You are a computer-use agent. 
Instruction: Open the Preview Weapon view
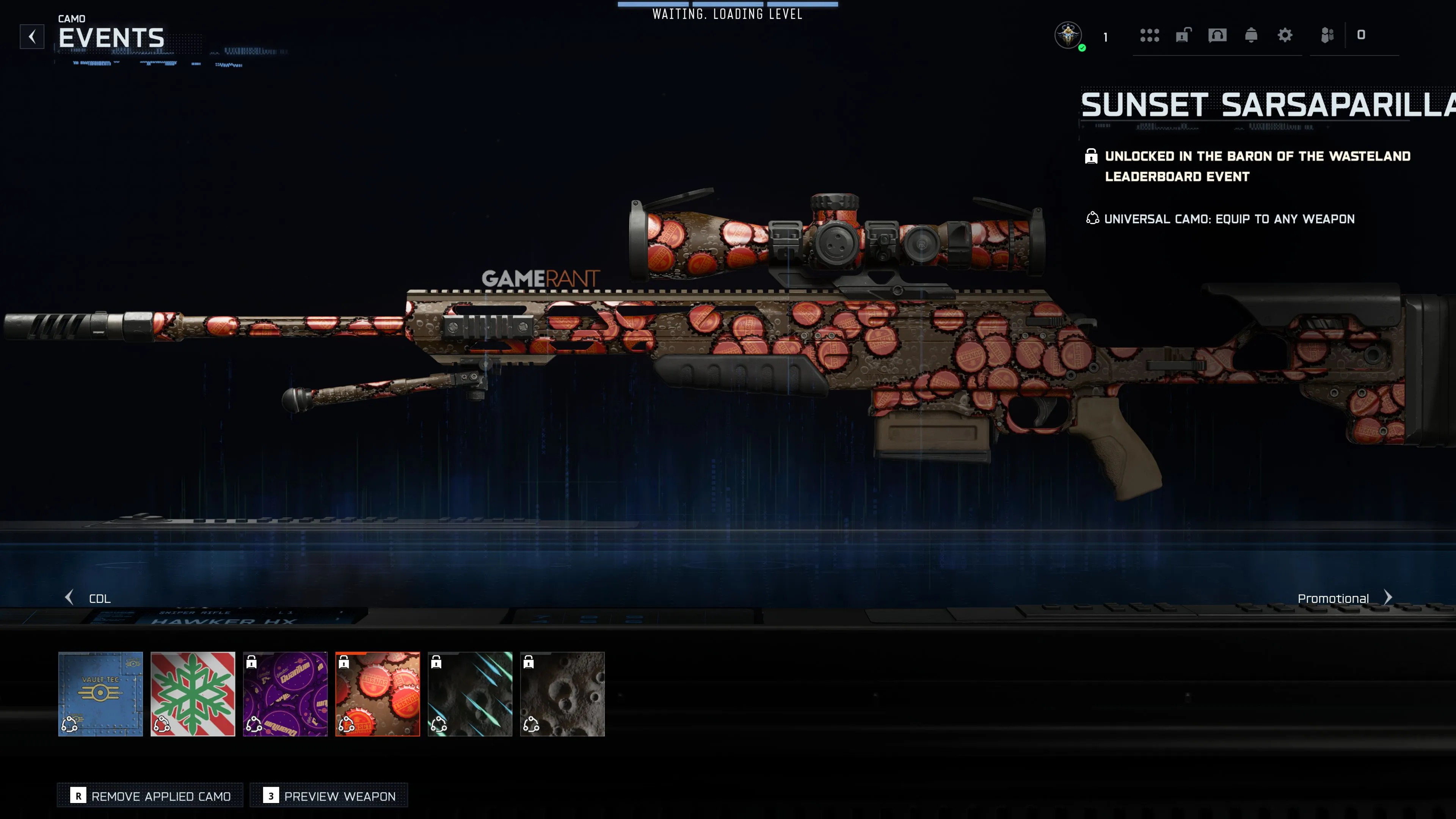329,796
